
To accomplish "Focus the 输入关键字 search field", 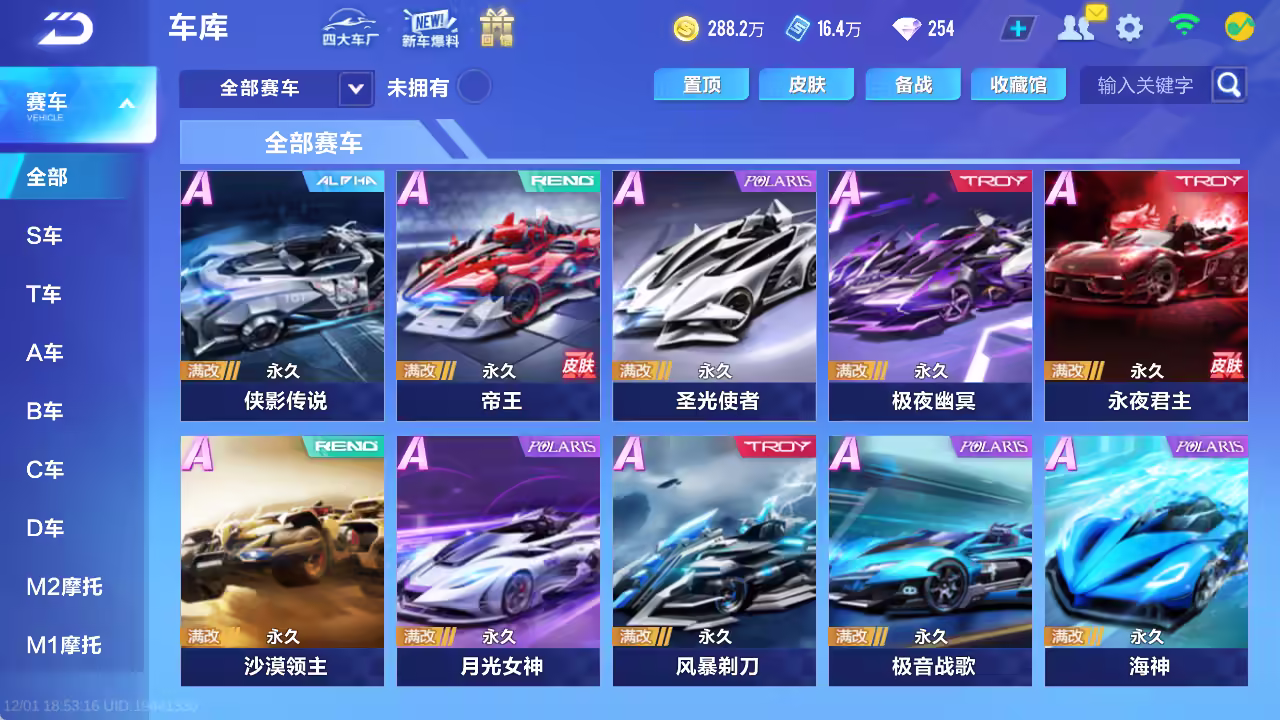I will 1145,86.
